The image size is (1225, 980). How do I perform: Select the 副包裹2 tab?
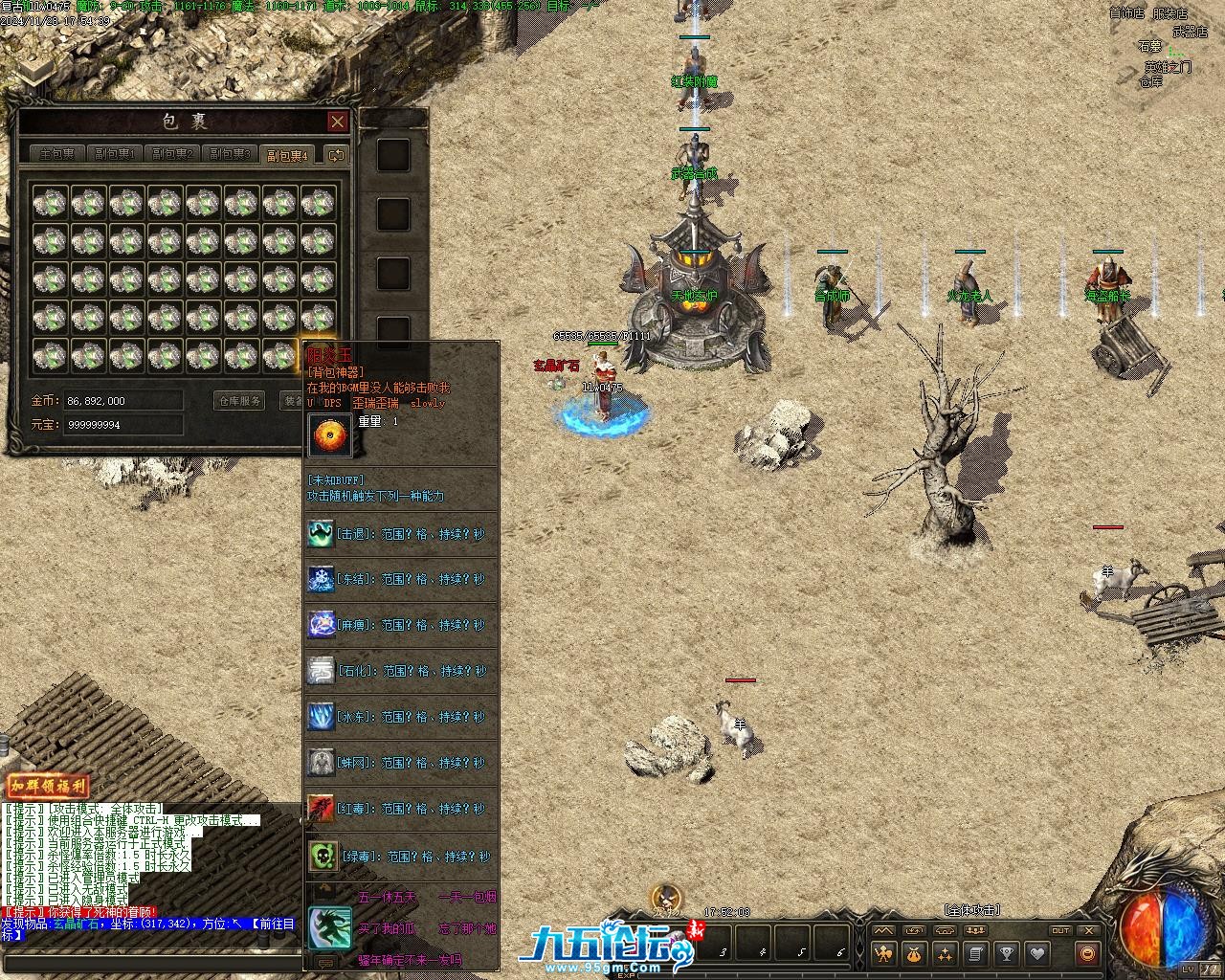pos(172,154)
